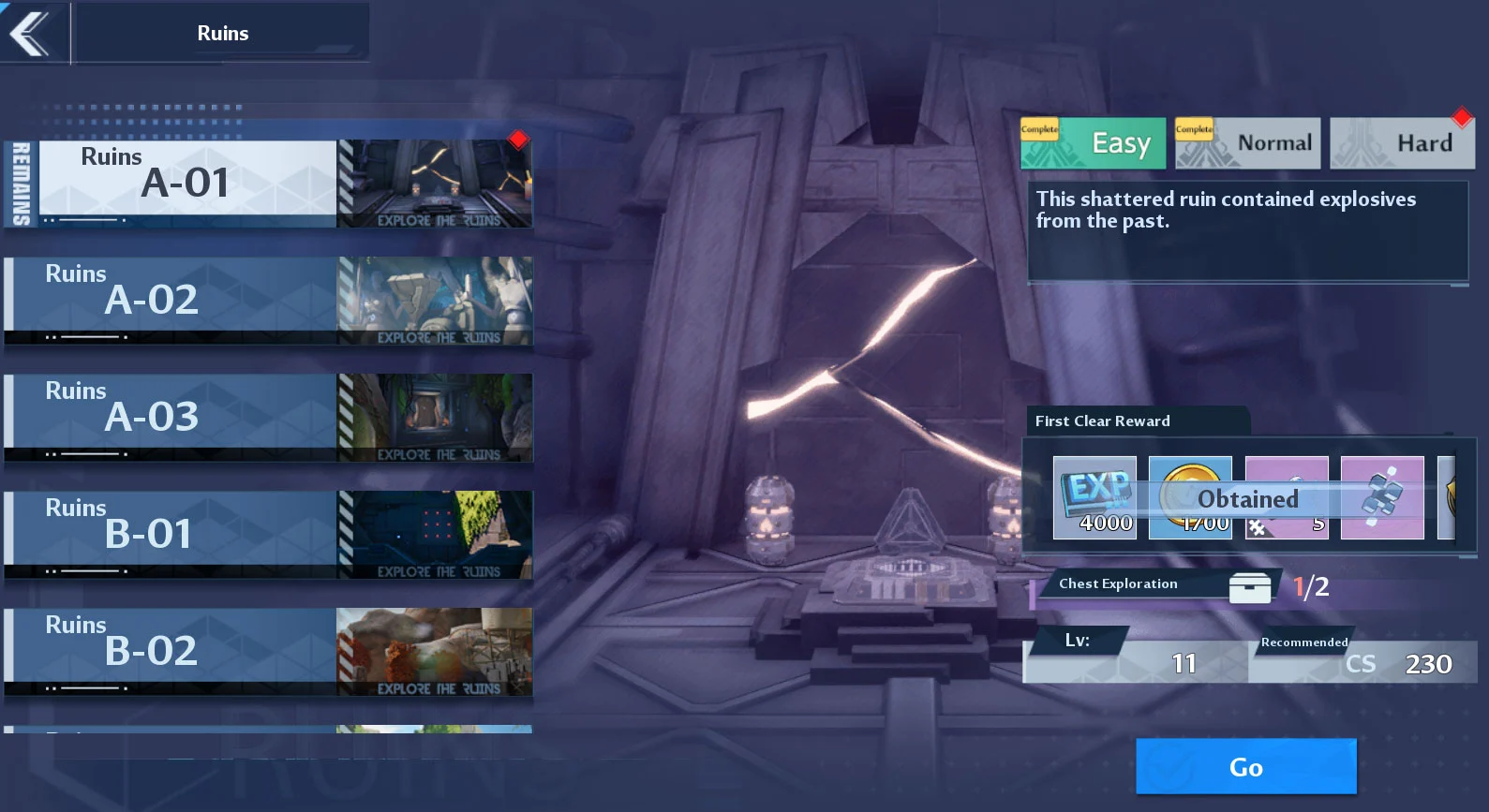The width and height of the screenshot is (1489, 812).
Task: Open the Ruins A-03 stage
Action: click(x=267, y=418)
